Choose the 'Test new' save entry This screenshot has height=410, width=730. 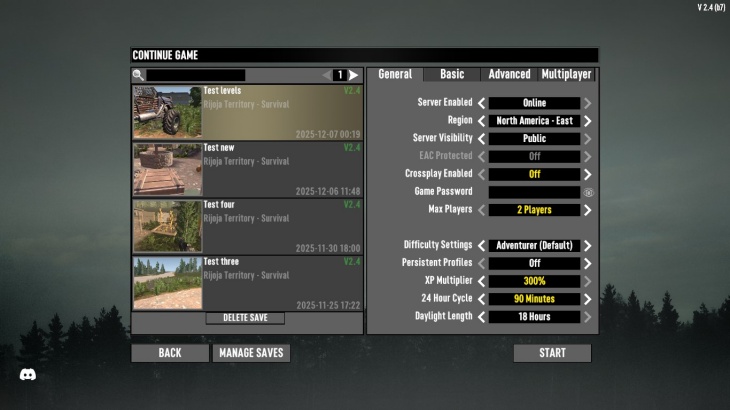pos(247,169)
